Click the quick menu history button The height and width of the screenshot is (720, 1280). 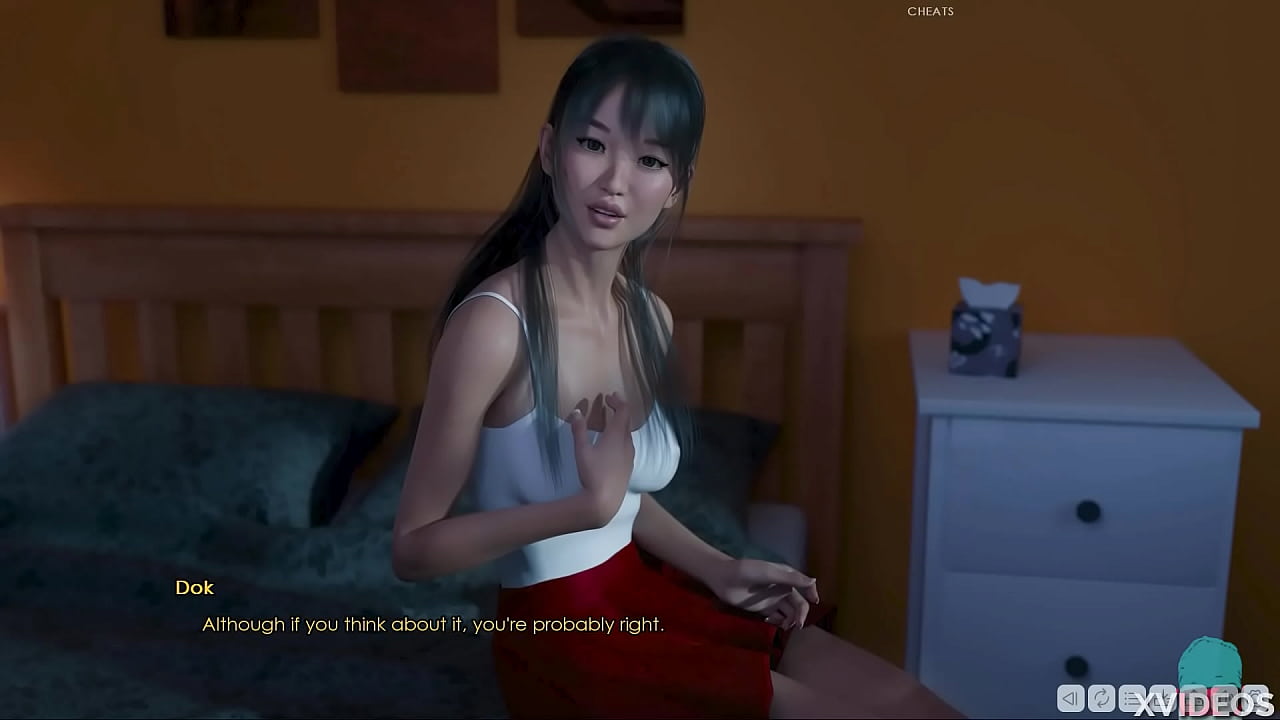point(1133,698)
